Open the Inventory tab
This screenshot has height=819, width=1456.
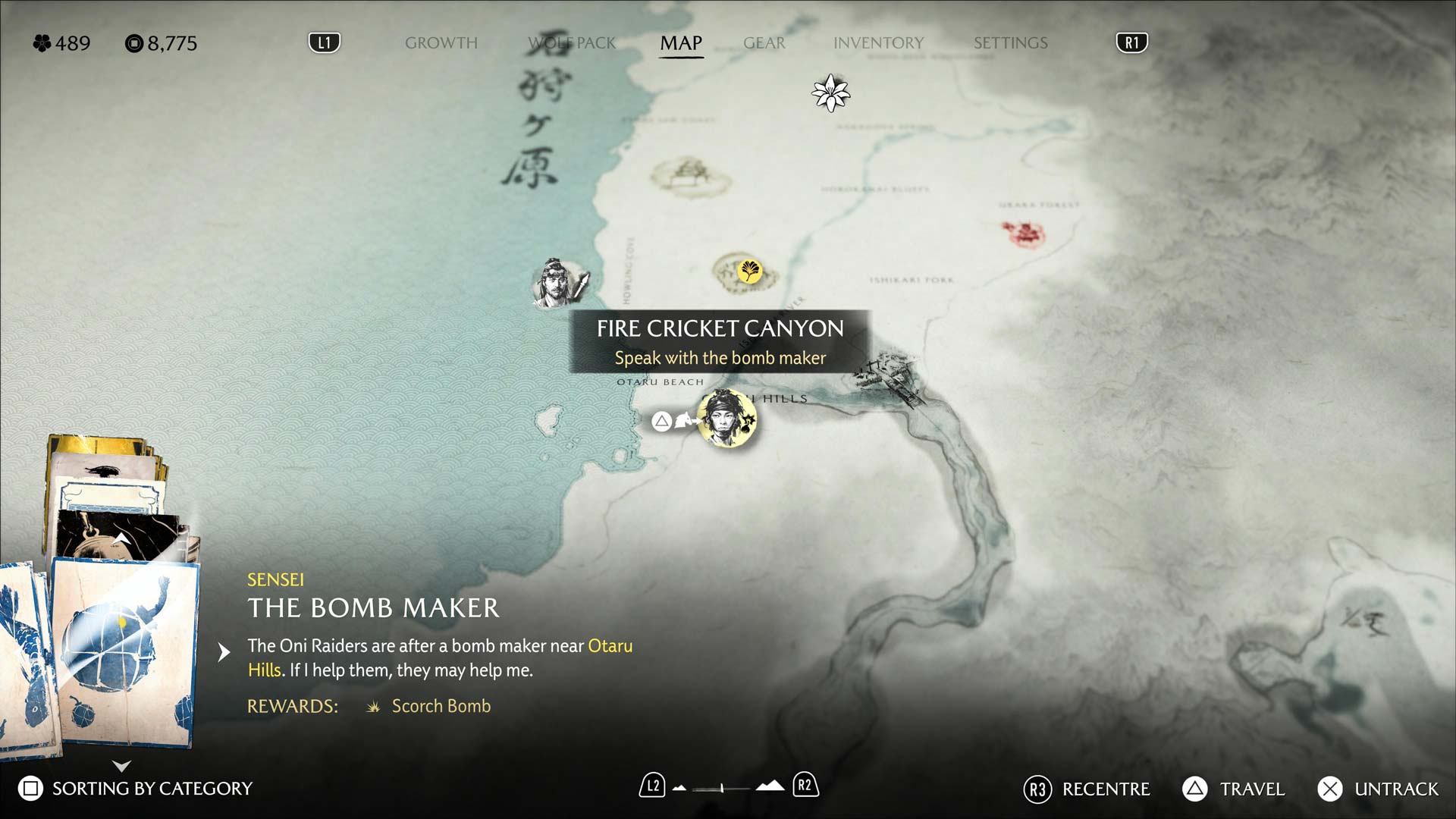[878, 43]
